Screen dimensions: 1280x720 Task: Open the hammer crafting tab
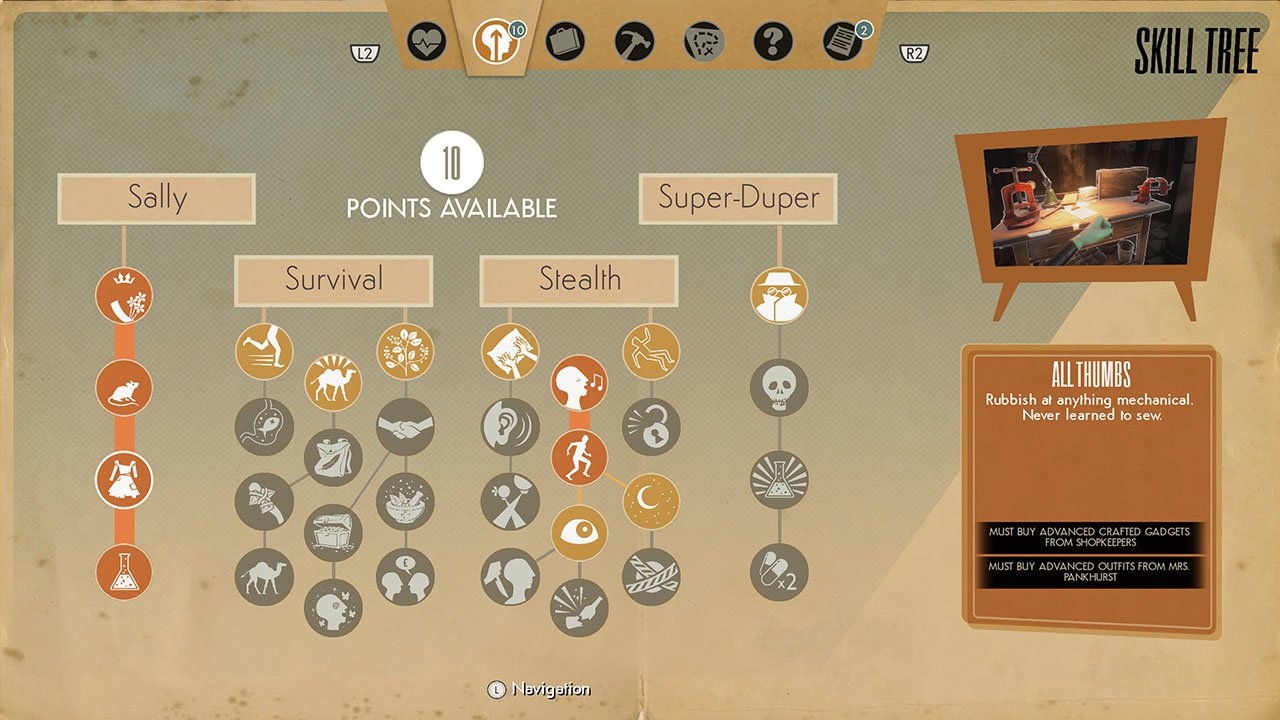pyautogui.click(x=634, y=43)
